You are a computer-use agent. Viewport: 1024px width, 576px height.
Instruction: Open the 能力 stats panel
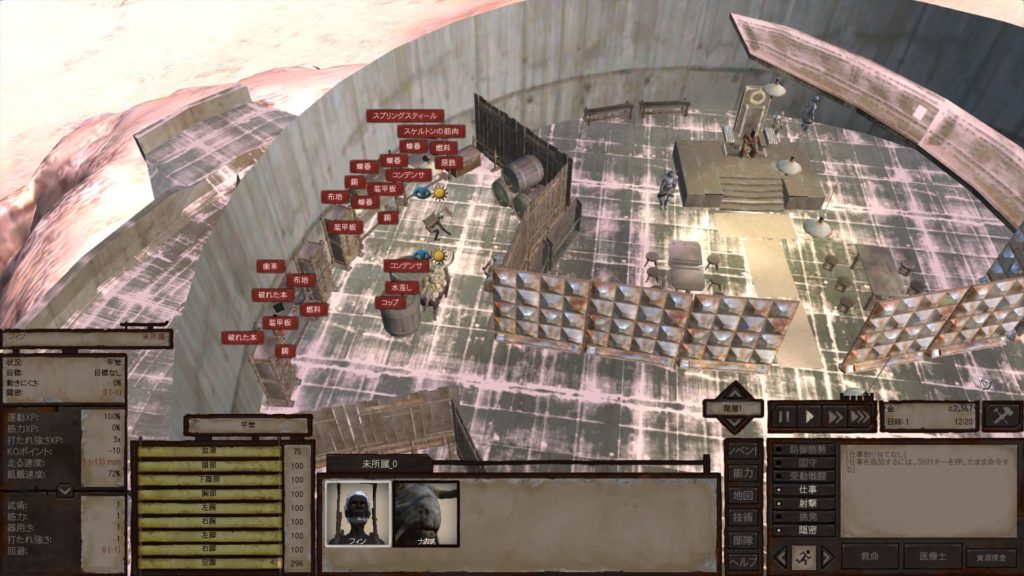(x=742, y=473)
